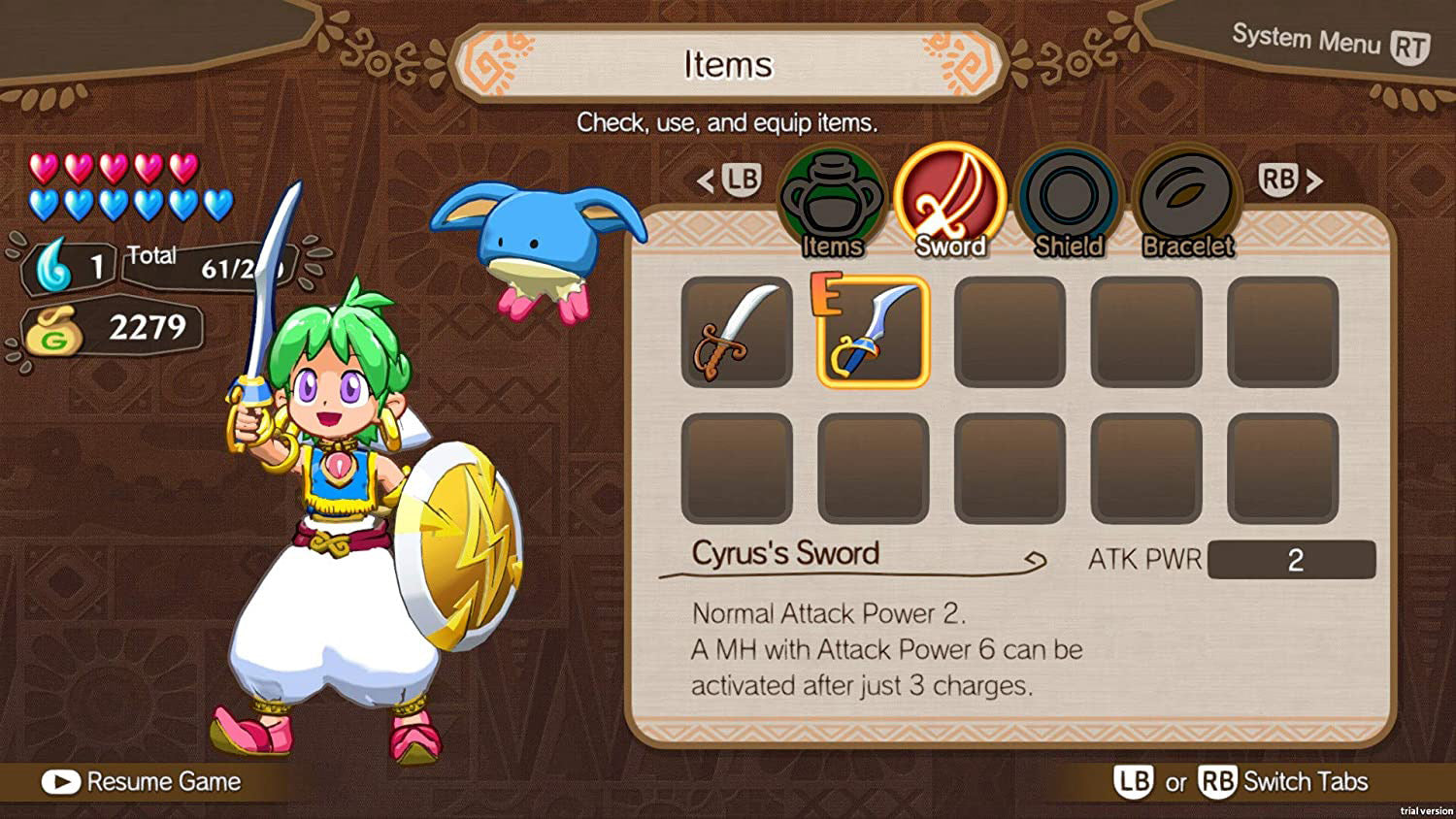The image size is (1456, 819).
Task: Select the Shield tab icon
Action: click(x=1068, y=199)
